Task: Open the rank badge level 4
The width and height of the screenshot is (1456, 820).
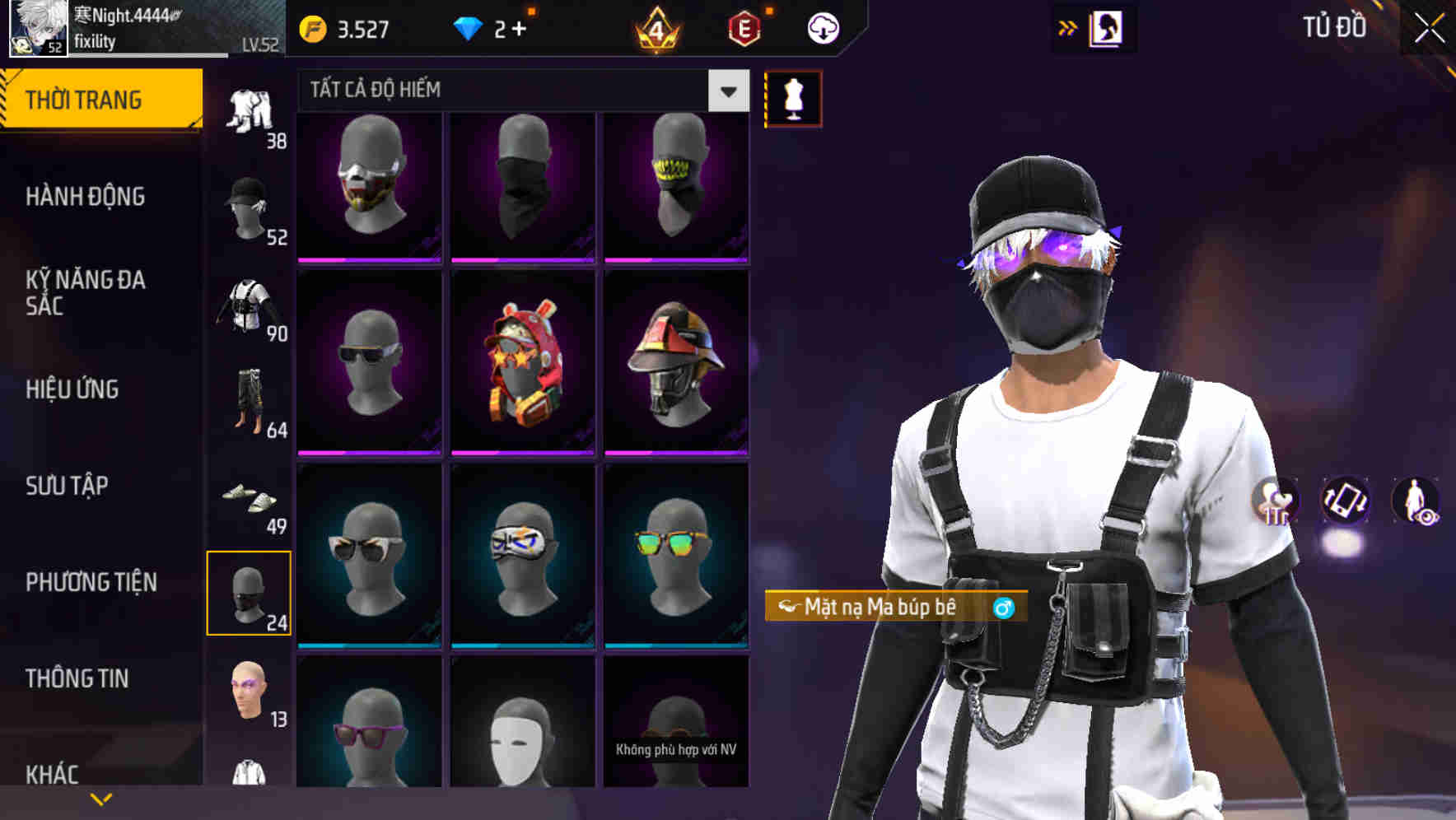Action: pos(655,27)
